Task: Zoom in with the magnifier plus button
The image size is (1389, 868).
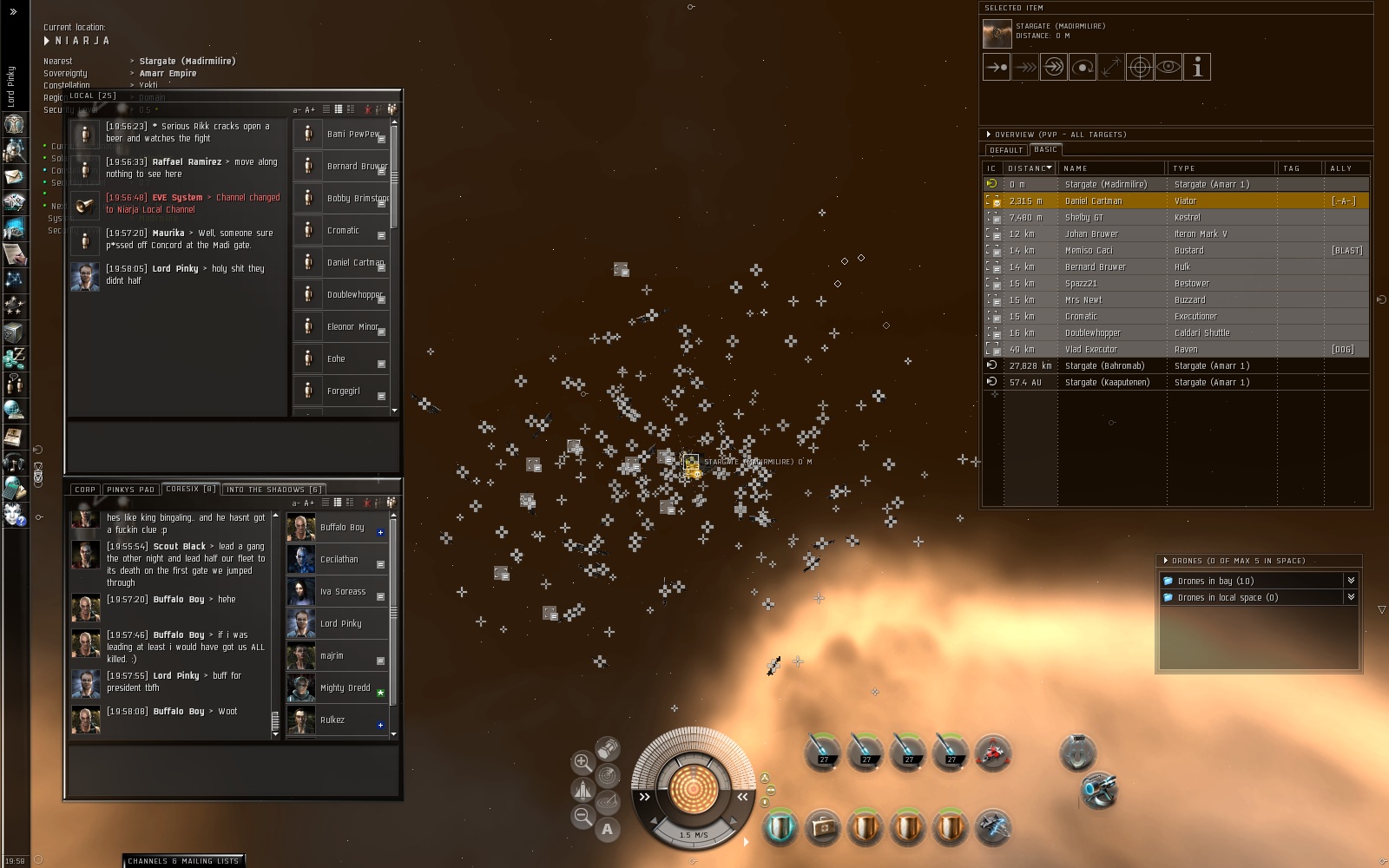Action: coord(583,762)
